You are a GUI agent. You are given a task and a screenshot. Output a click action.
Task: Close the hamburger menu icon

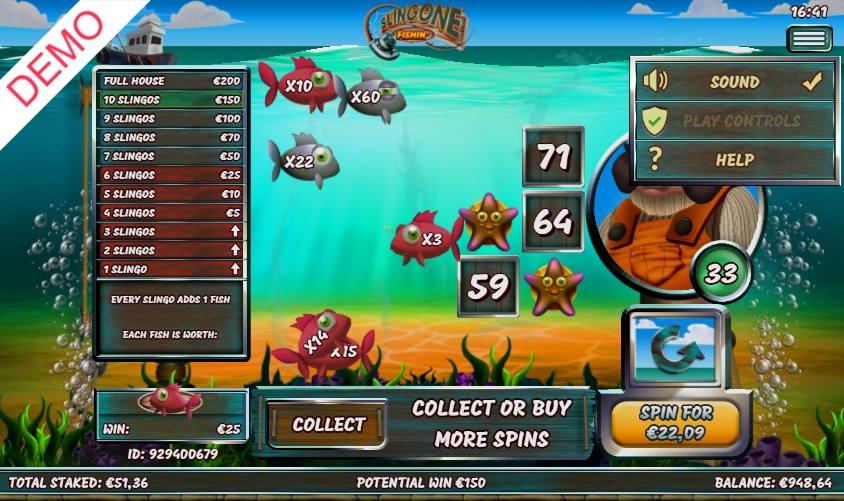click(x=809, y=39)
